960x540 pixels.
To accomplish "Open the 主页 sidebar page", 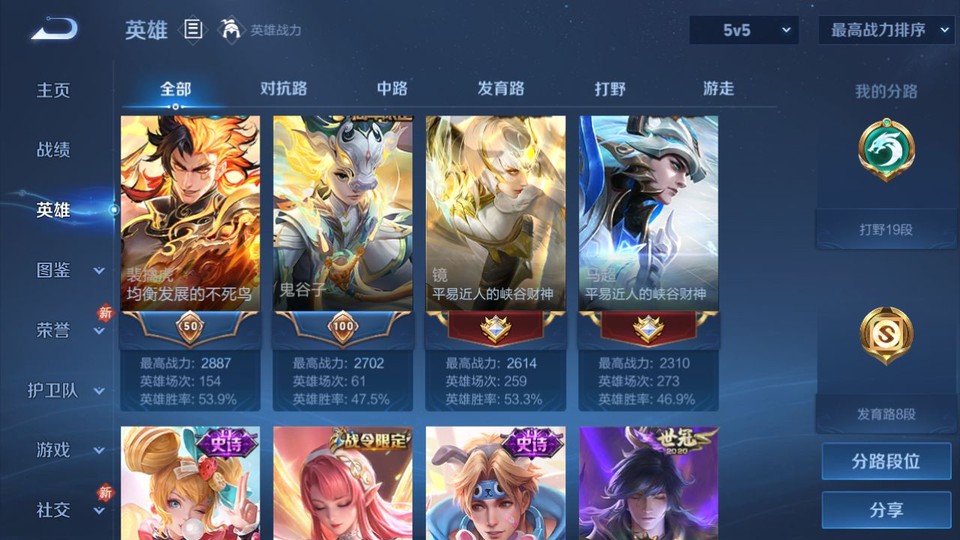I will (x=54, y=90).
